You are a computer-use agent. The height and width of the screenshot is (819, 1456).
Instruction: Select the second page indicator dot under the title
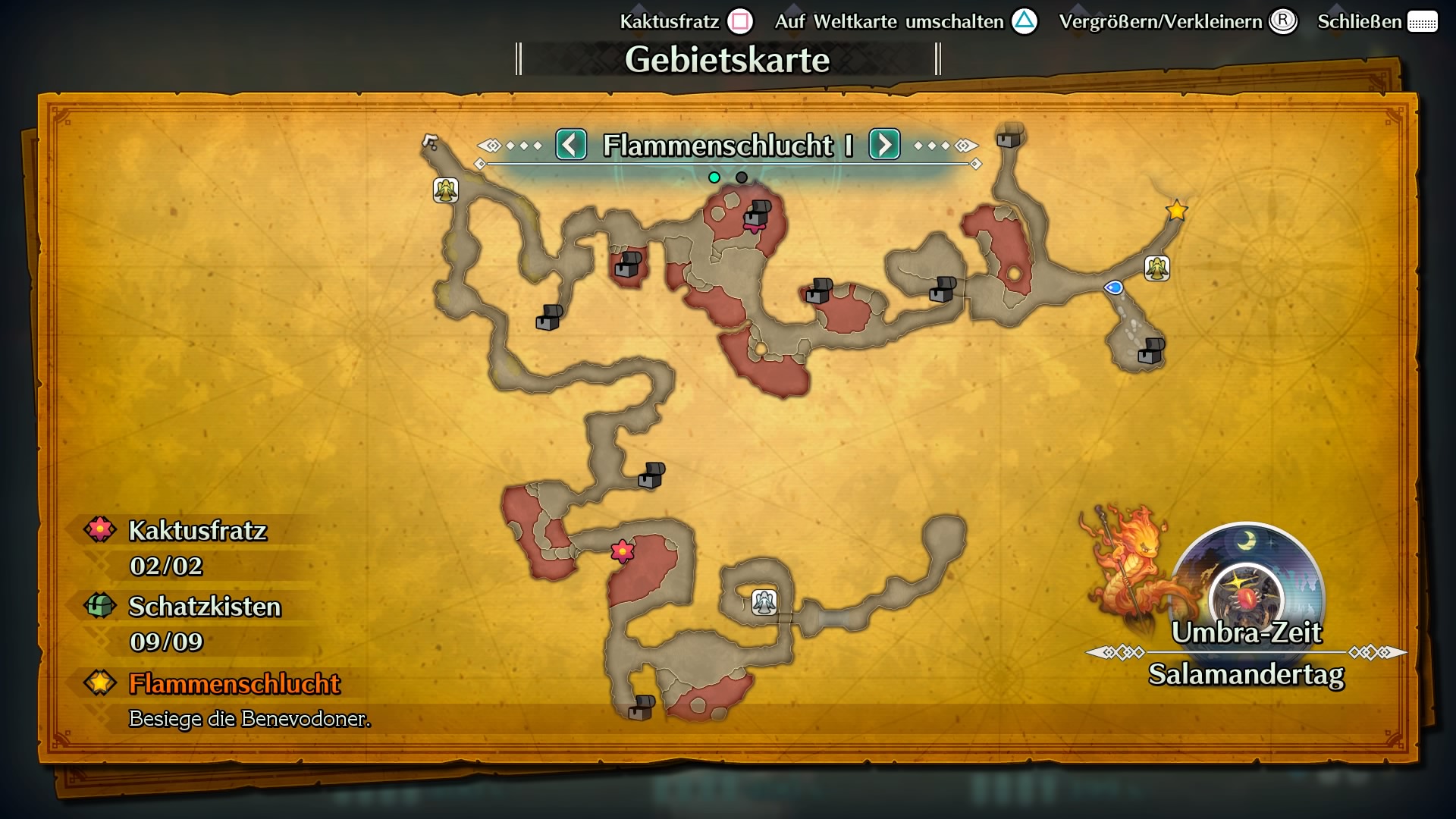740,177
